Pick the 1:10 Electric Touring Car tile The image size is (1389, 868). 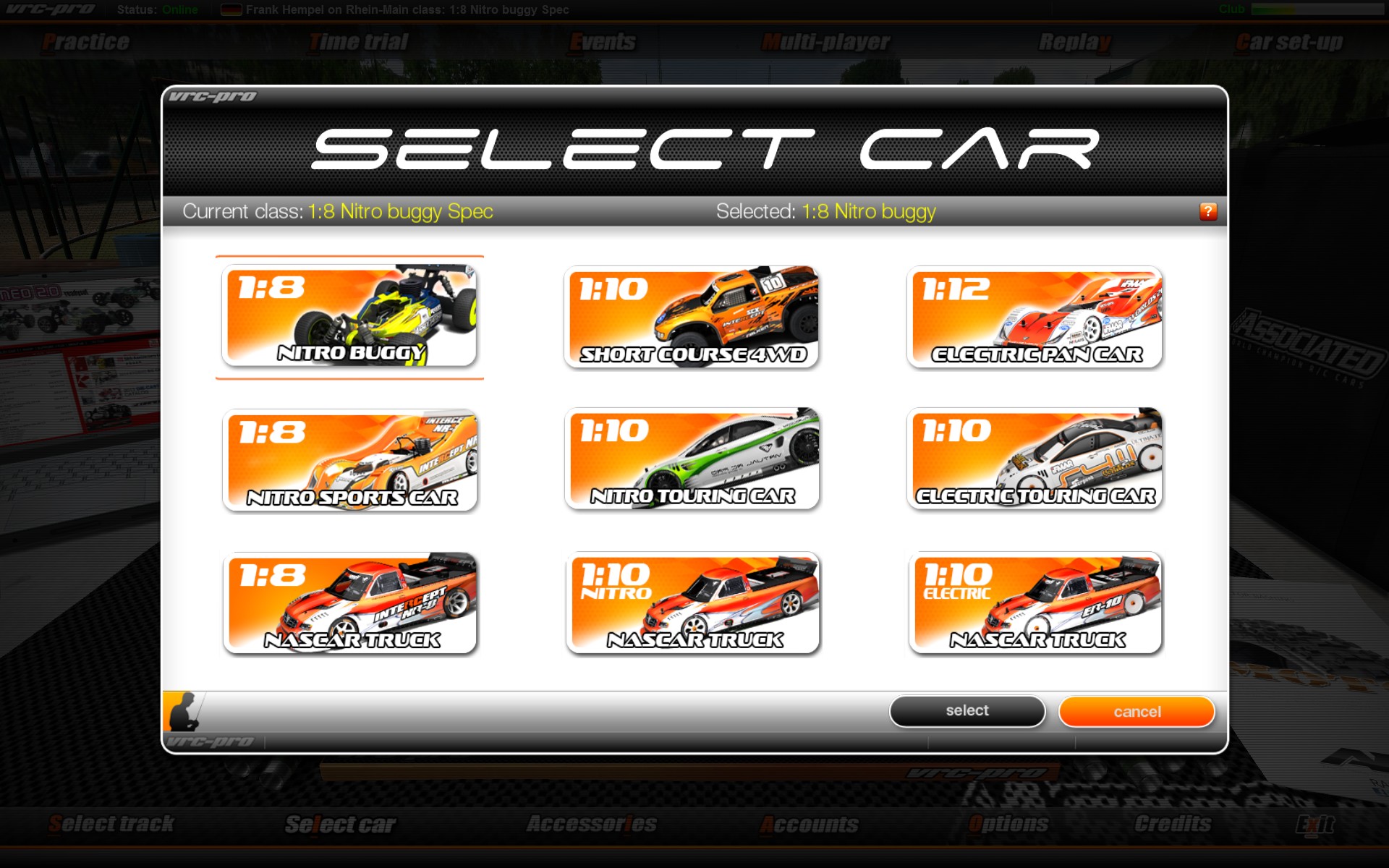click(x=1035, y=459)
